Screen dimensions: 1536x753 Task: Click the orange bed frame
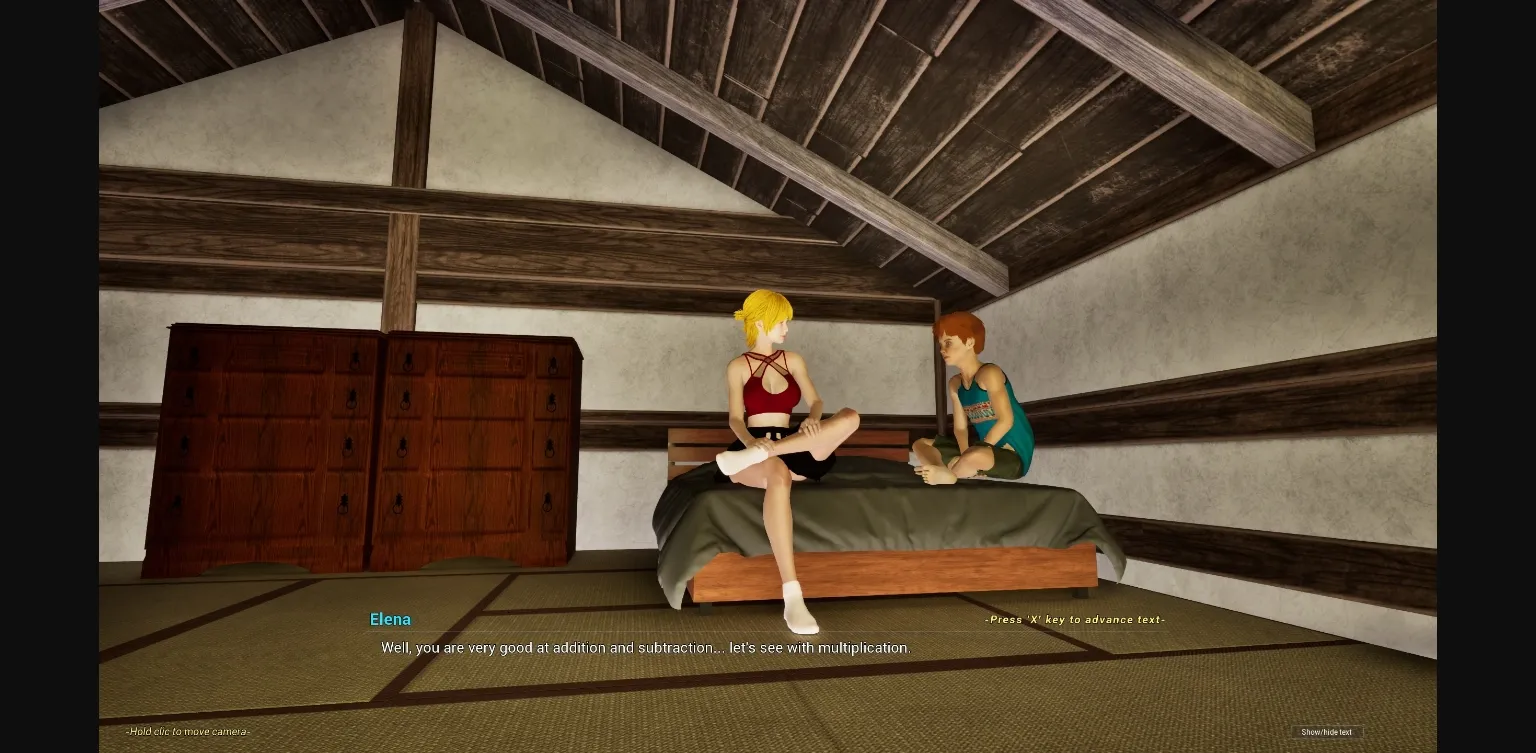[900, 567]
